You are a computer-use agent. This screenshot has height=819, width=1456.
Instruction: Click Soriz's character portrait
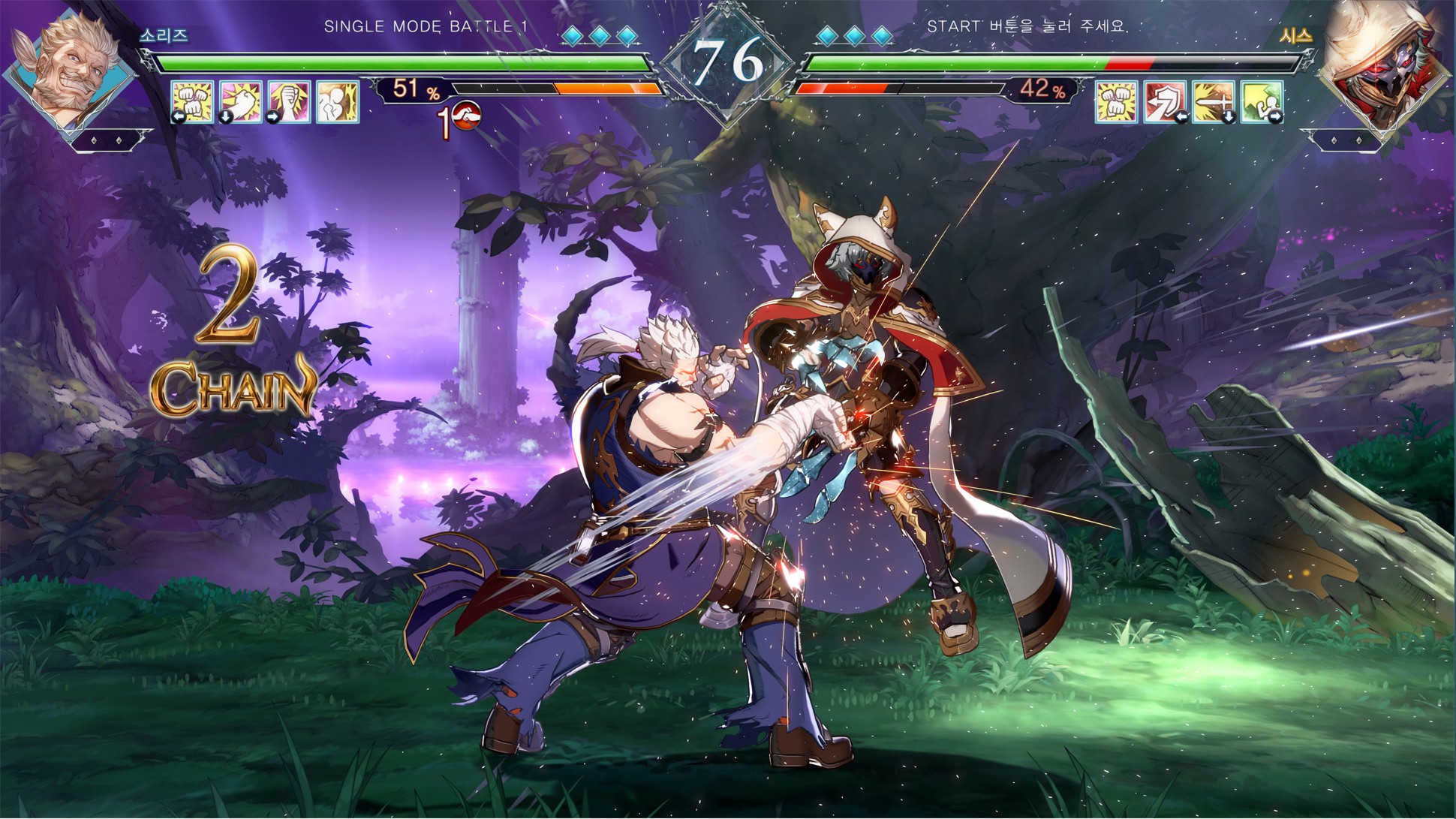click(x=74, y=71)
